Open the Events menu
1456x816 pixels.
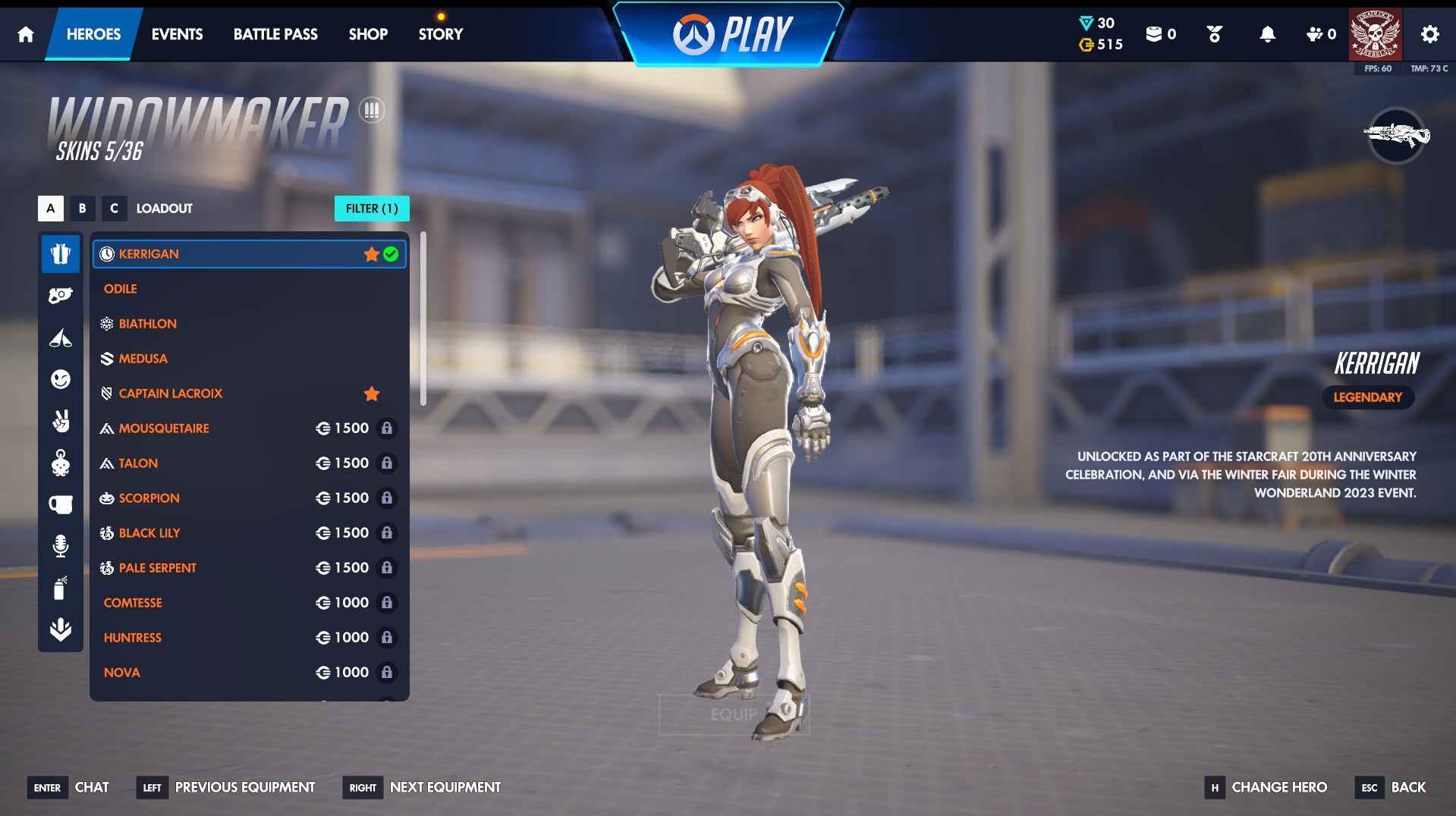coord(176,34)
